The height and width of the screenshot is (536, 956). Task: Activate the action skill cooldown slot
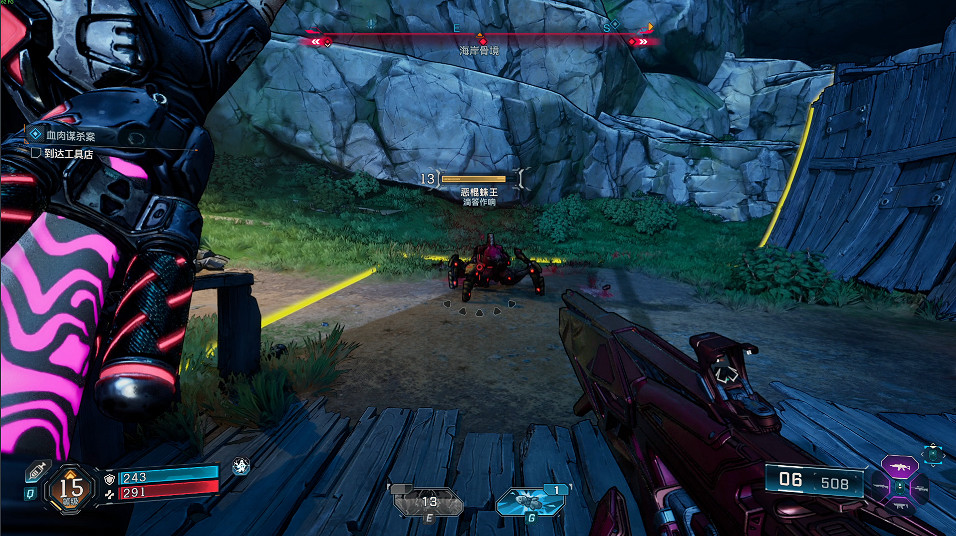click(429, 500)
